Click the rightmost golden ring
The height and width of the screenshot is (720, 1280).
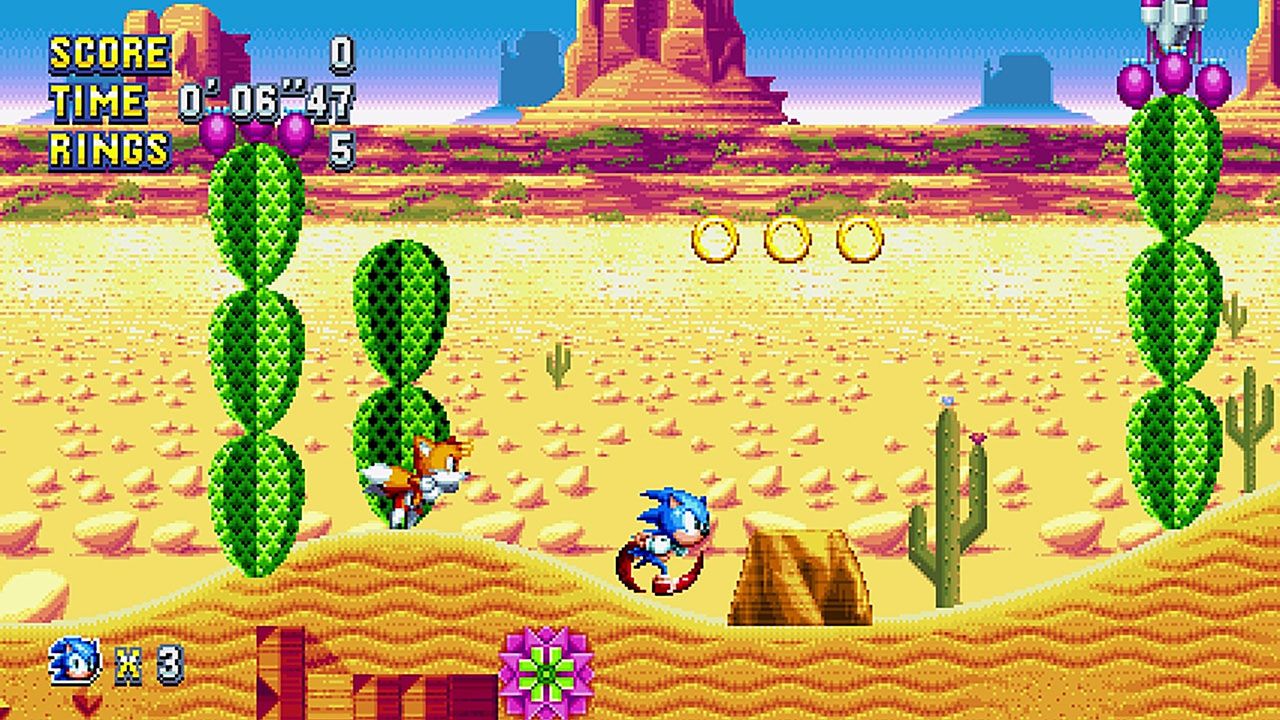tap(857, 238)
